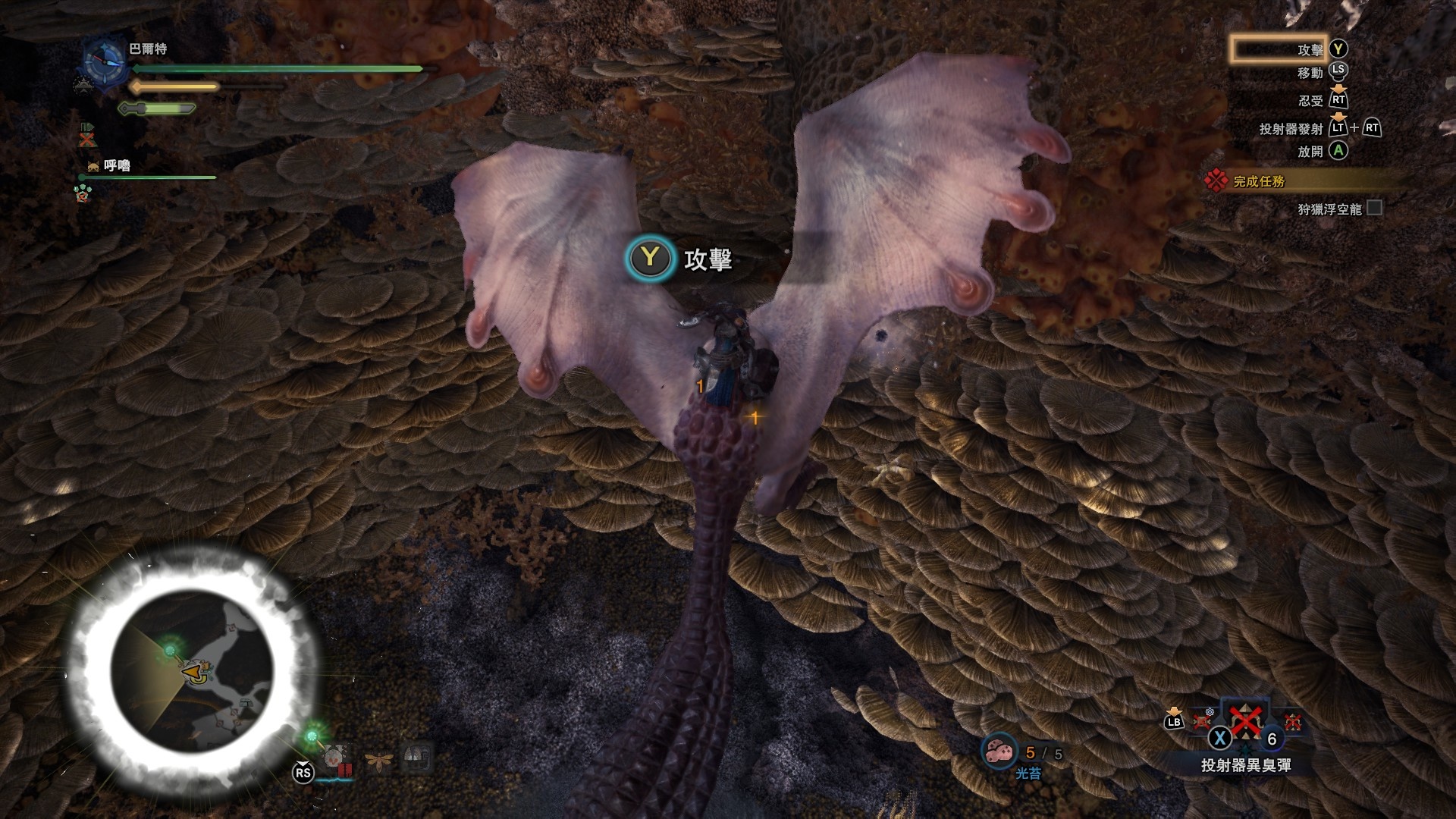Select the crossed-out item left of the slinger ammo
Image resolution: width=1456 pixels, height=819 pixels.
1203,719
